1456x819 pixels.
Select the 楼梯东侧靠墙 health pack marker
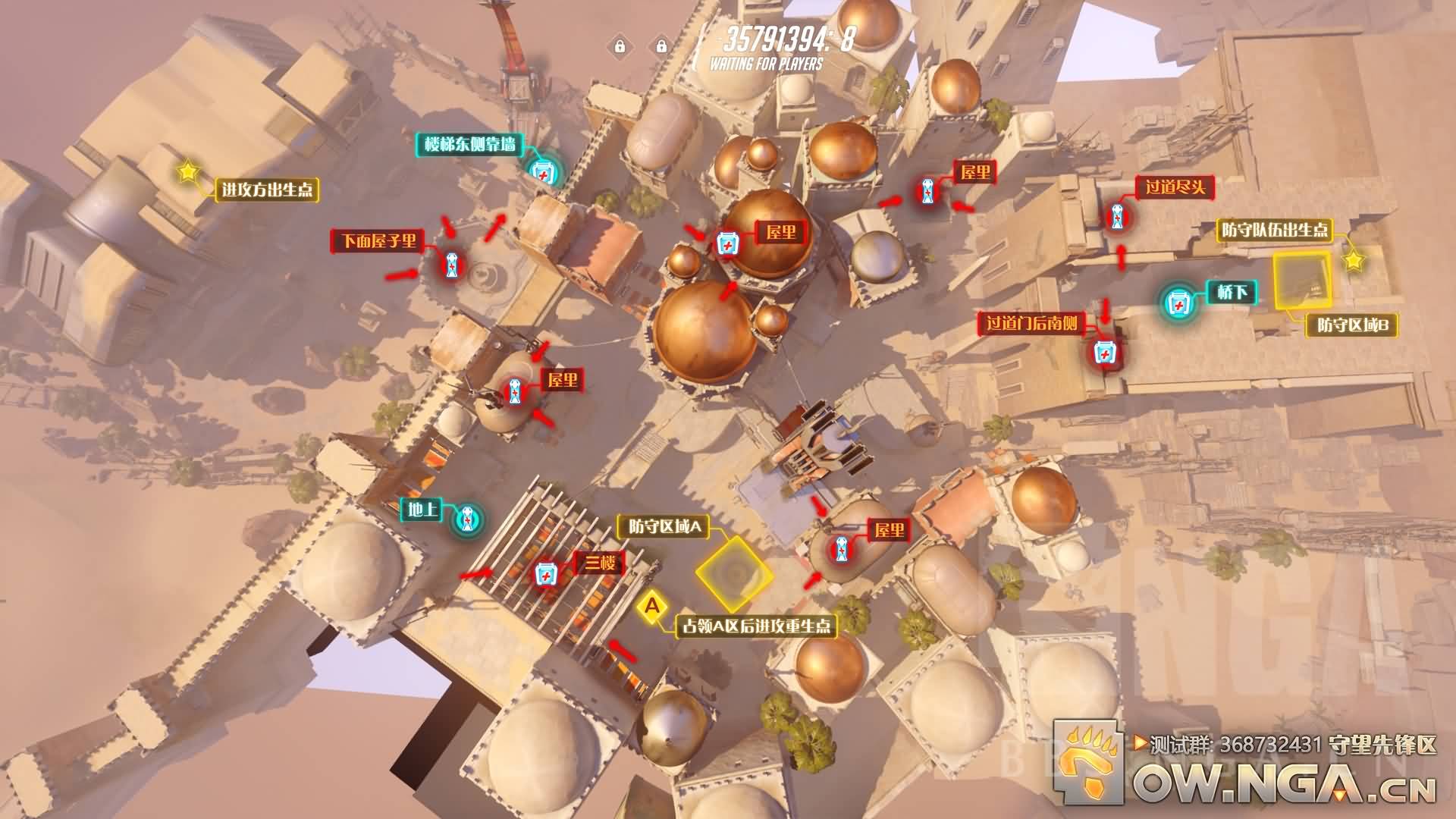point(544,173)
